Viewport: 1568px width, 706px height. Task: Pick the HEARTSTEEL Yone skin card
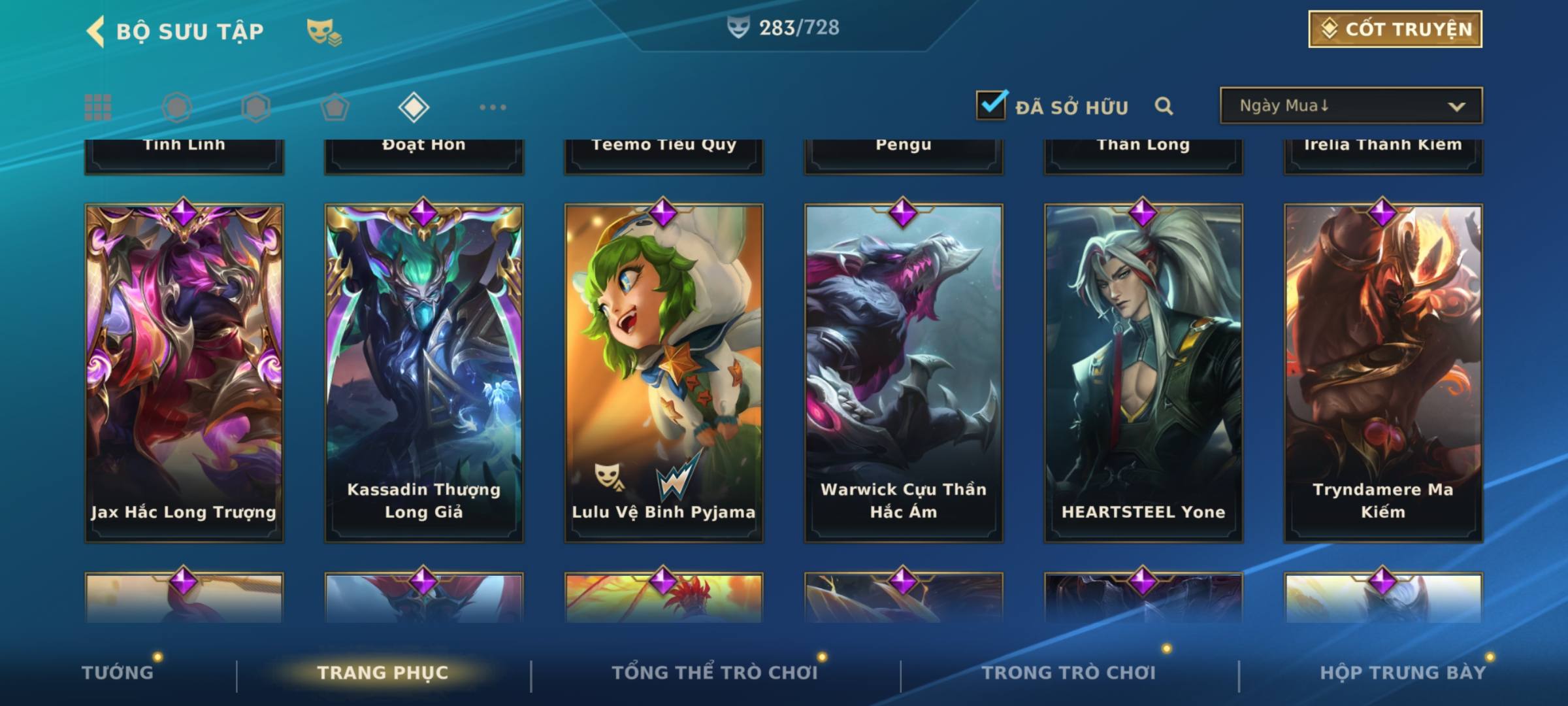point(1143,373)
